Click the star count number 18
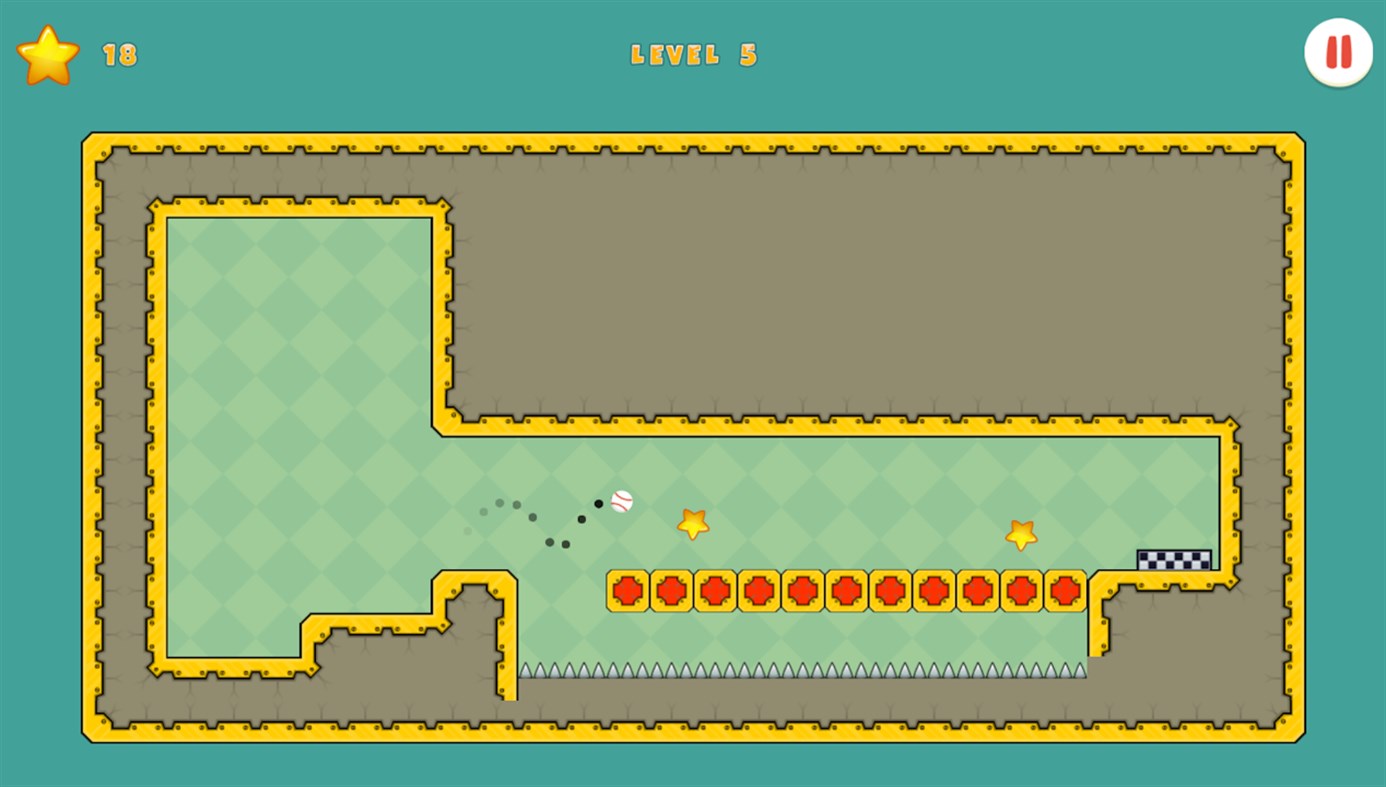1386x787 pixels. tap(119, 55)
